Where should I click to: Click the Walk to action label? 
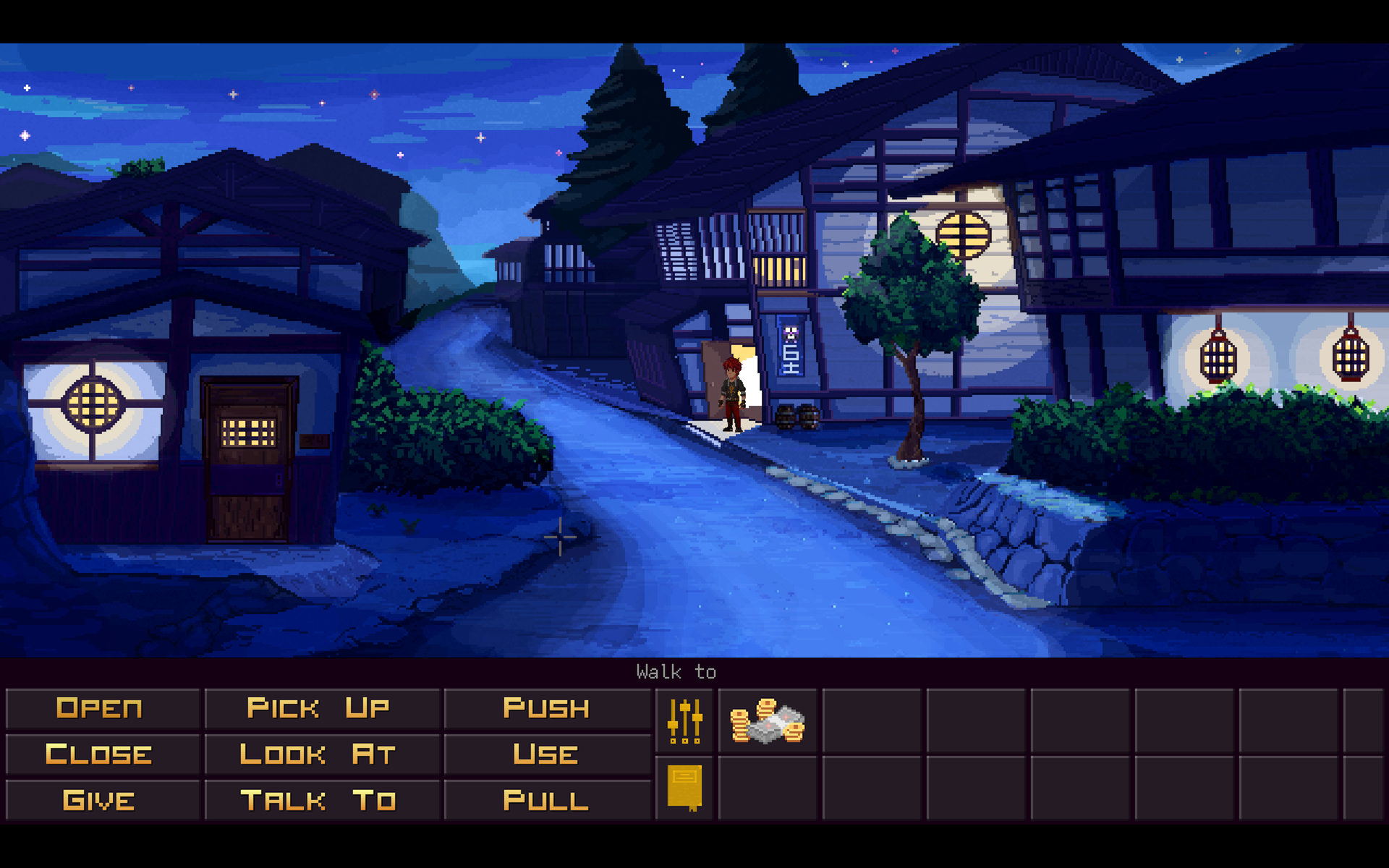676,671
